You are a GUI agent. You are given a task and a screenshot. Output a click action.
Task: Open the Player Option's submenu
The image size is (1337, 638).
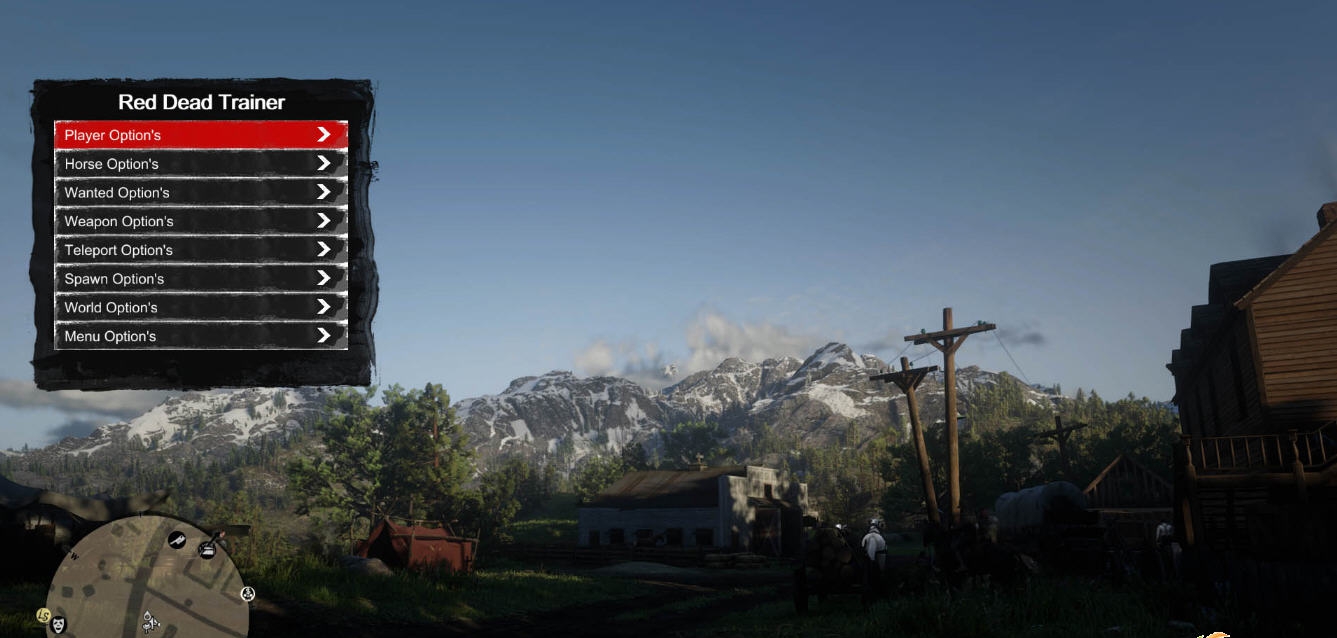pyautogui.click(x=200, y=135)
